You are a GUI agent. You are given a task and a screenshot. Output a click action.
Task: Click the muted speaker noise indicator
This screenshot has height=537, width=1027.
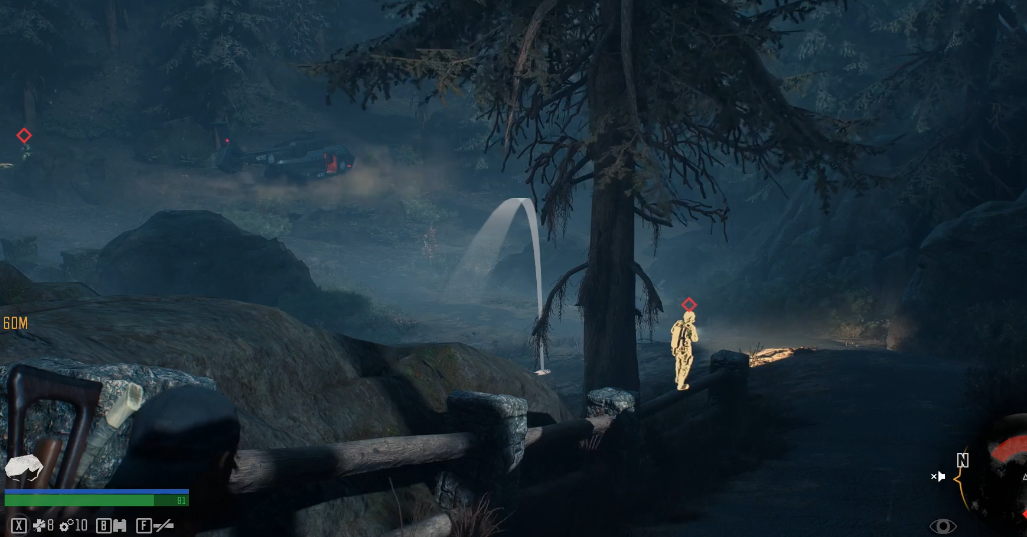[x=938, y=477]
